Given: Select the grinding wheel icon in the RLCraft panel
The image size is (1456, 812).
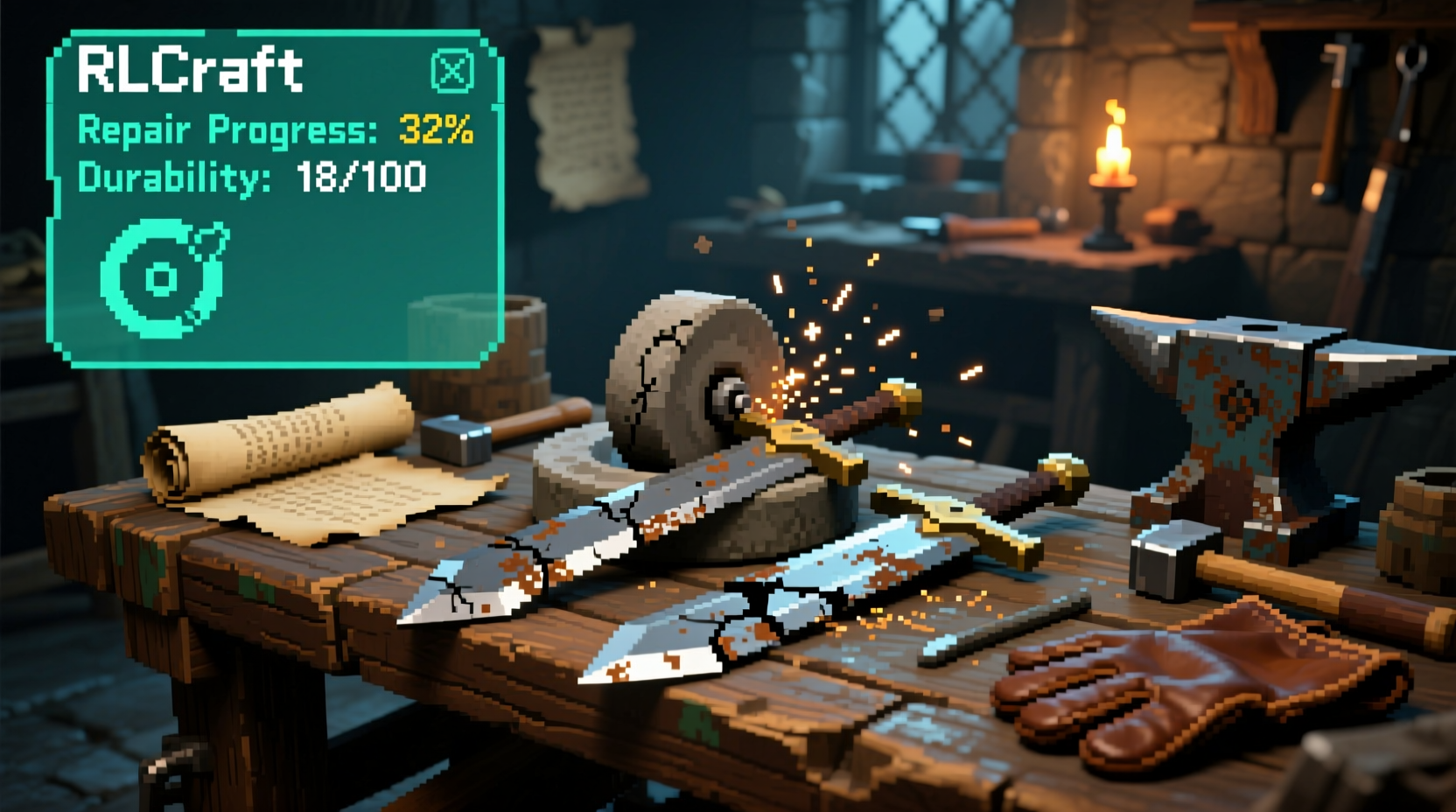Looking at the screenshot, I should coord(163,278).
